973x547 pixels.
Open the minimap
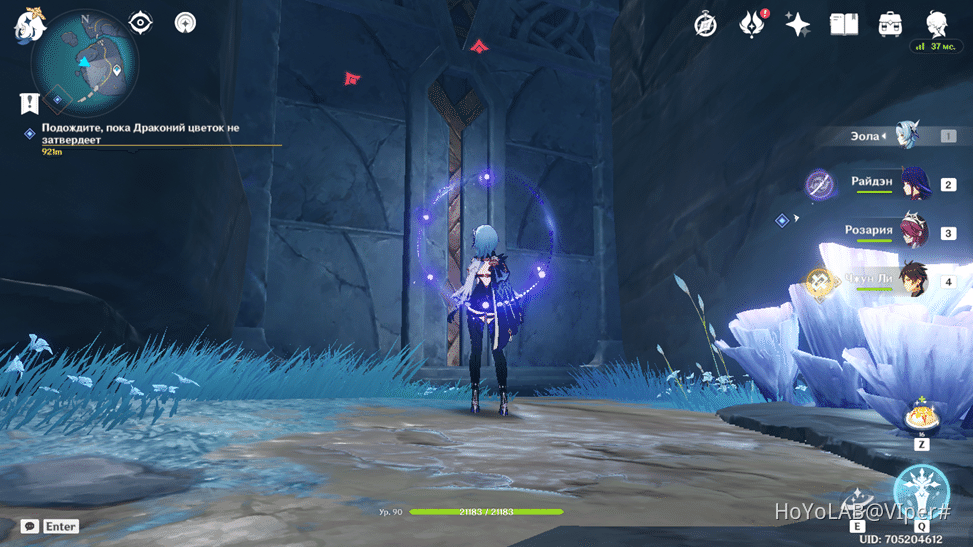pos(85,62)
